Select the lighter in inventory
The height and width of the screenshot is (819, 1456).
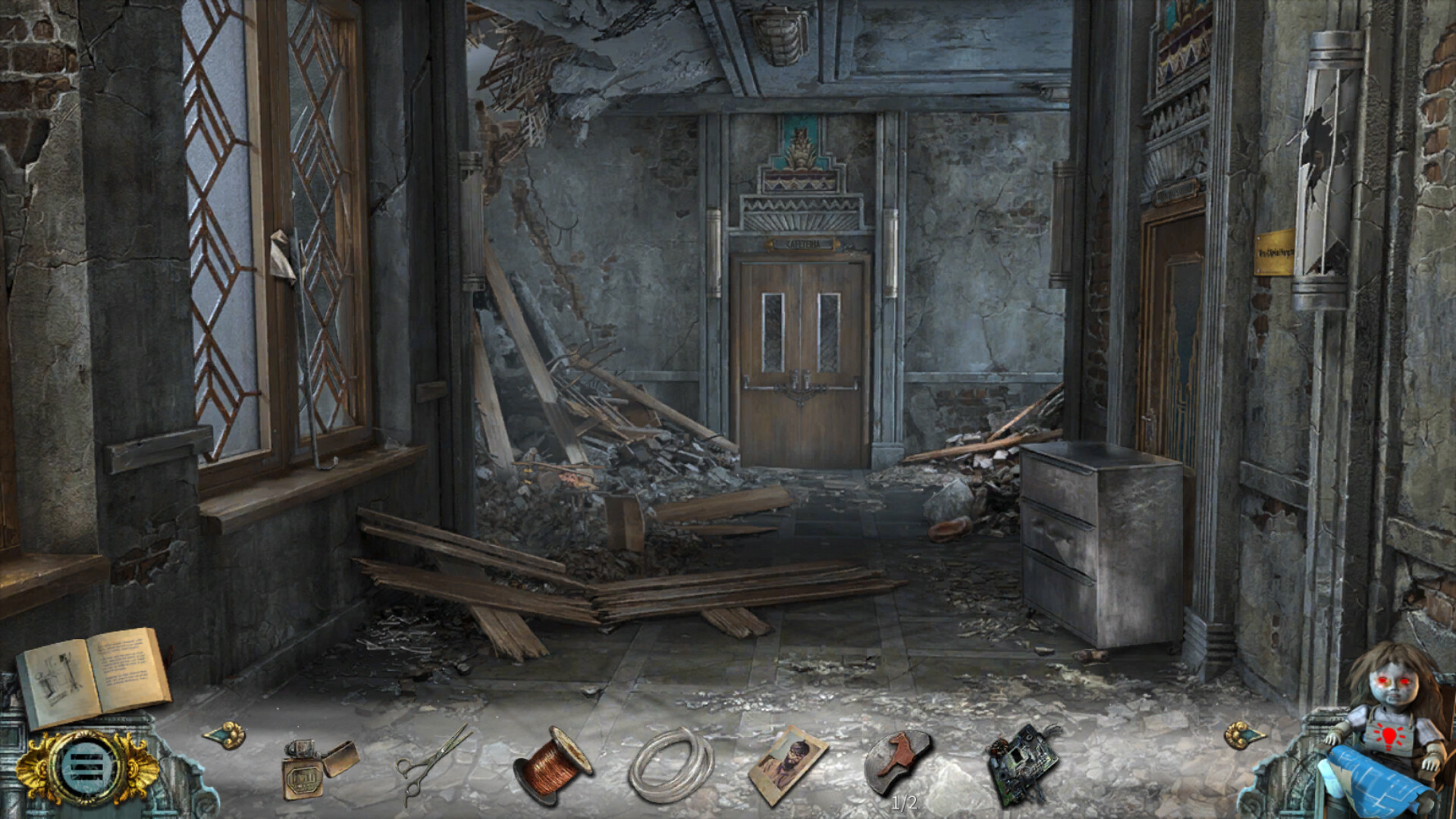tap(317, 767)
